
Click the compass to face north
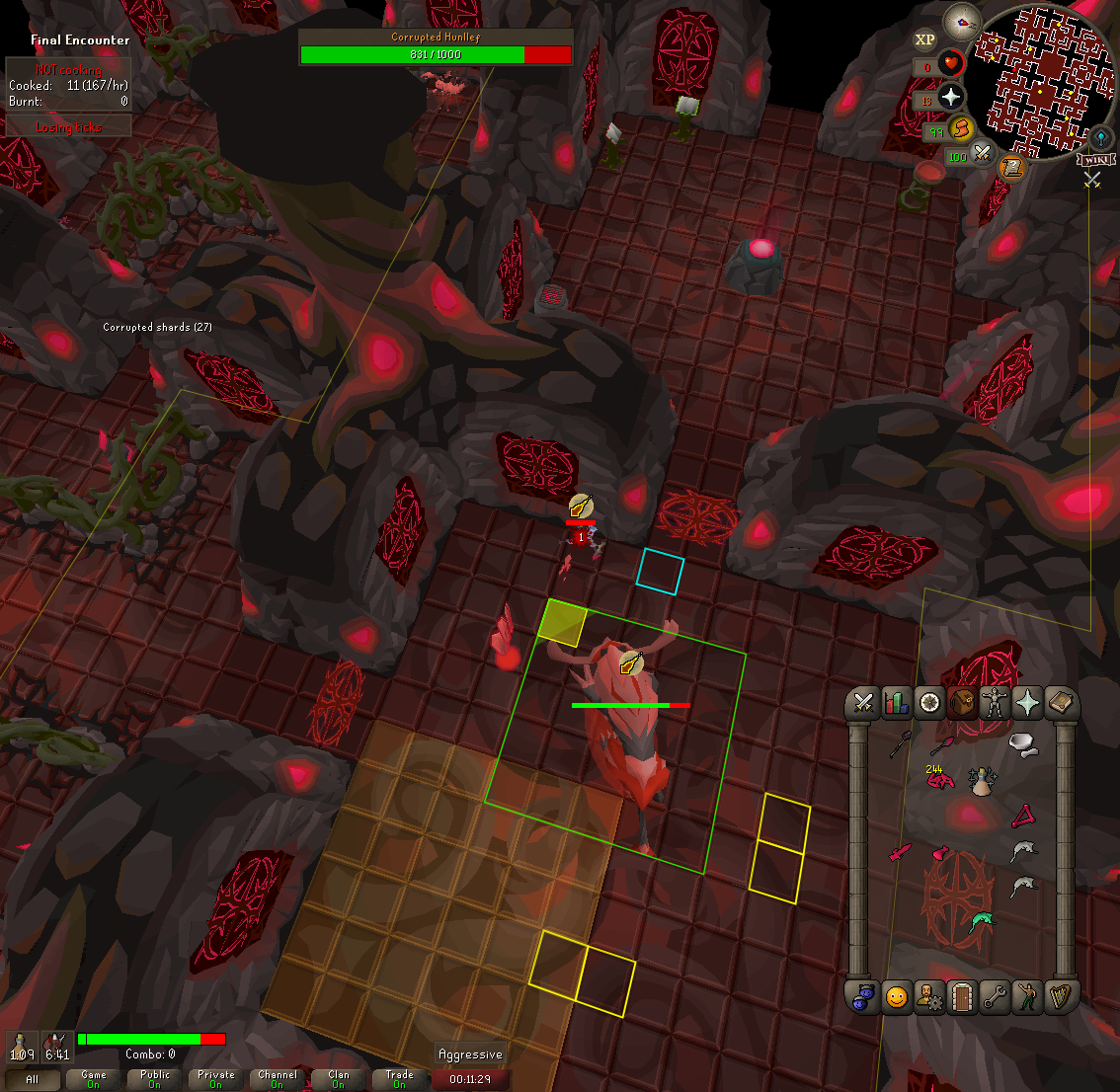960,20
